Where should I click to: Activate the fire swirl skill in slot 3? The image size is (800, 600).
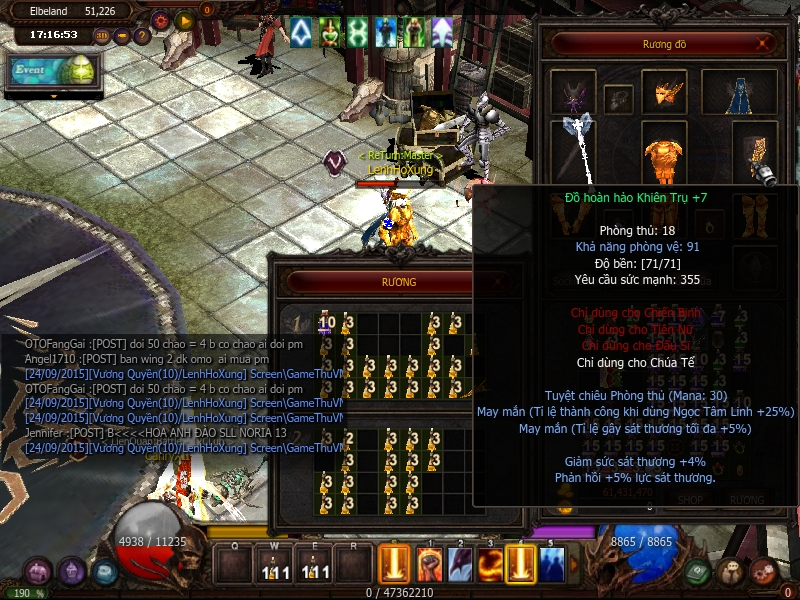tap(491, 564)
